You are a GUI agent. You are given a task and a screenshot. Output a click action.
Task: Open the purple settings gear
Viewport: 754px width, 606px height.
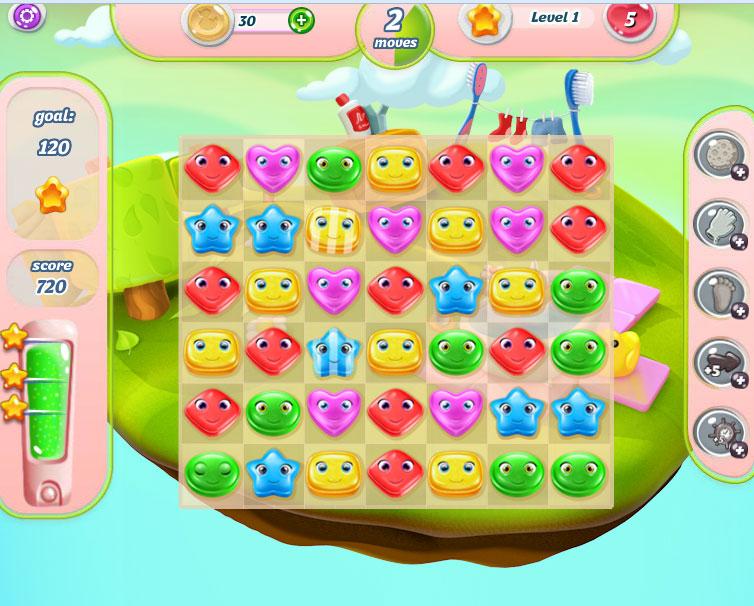pyautogui.click(x=27, y=15)
